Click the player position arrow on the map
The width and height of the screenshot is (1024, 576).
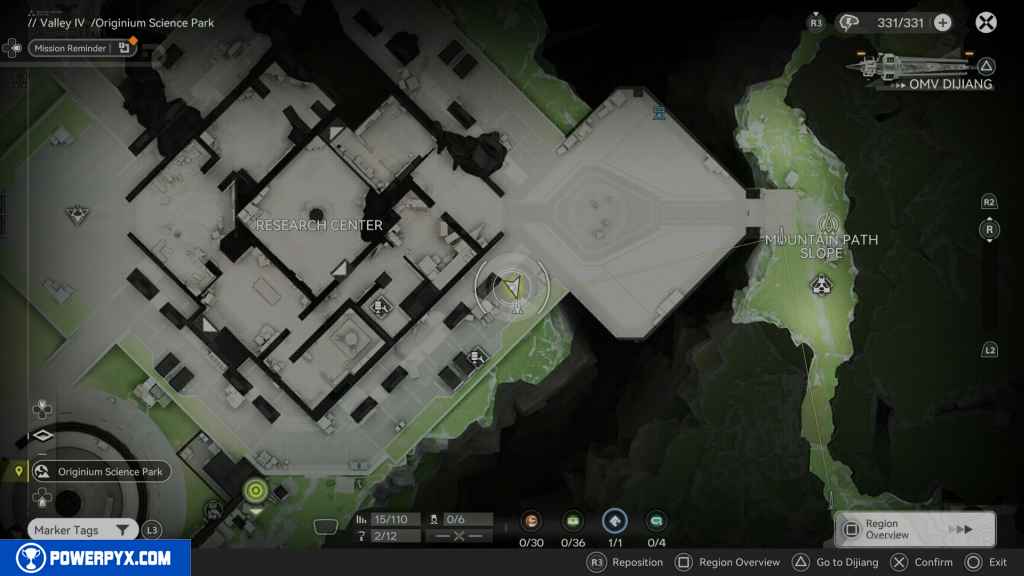coord(512,288)
